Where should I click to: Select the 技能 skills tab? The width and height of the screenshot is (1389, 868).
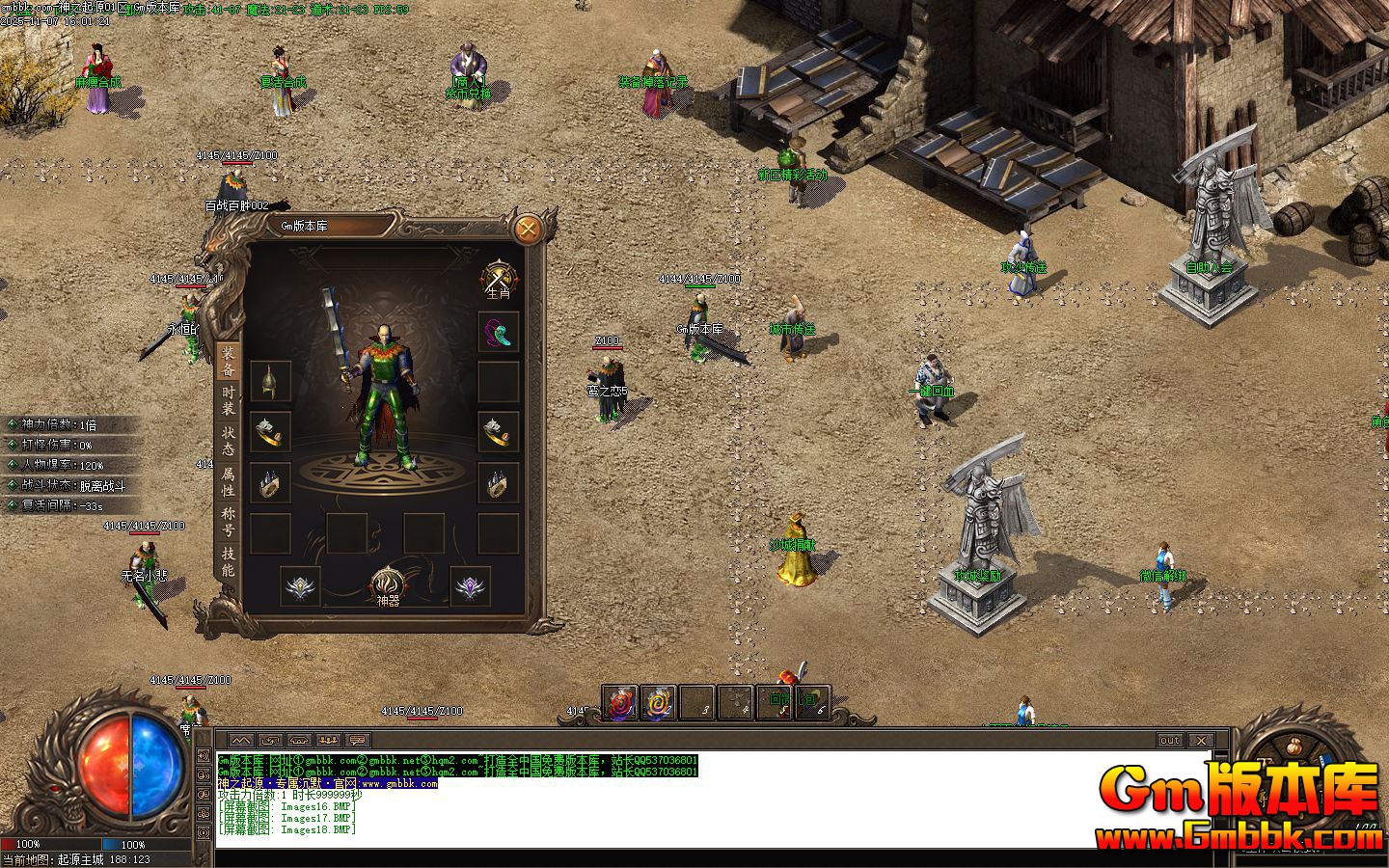pos(229,561)
